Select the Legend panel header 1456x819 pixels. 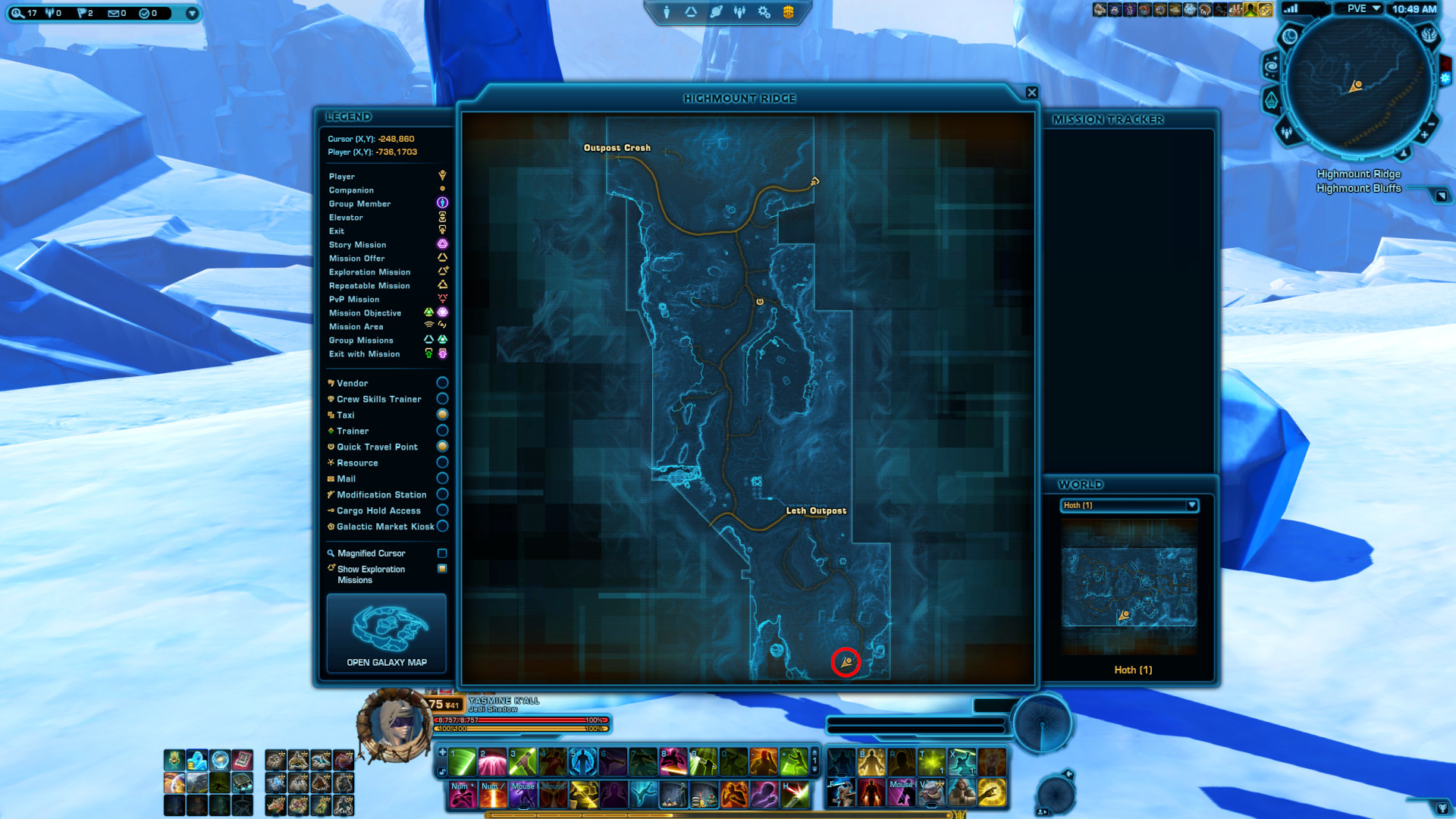click(349, 116)
